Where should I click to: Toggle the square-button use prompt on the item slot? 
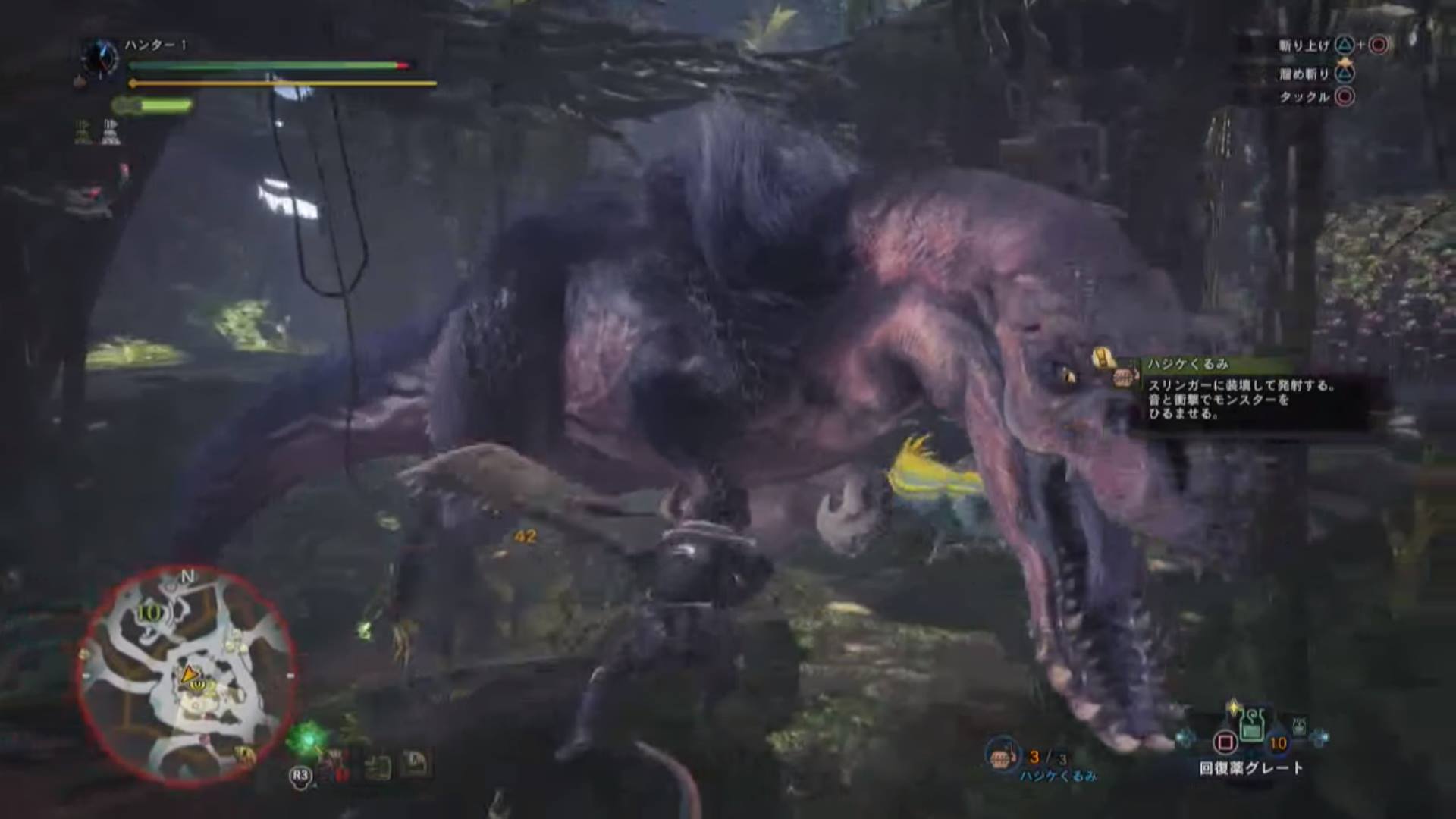(1224, 740)
